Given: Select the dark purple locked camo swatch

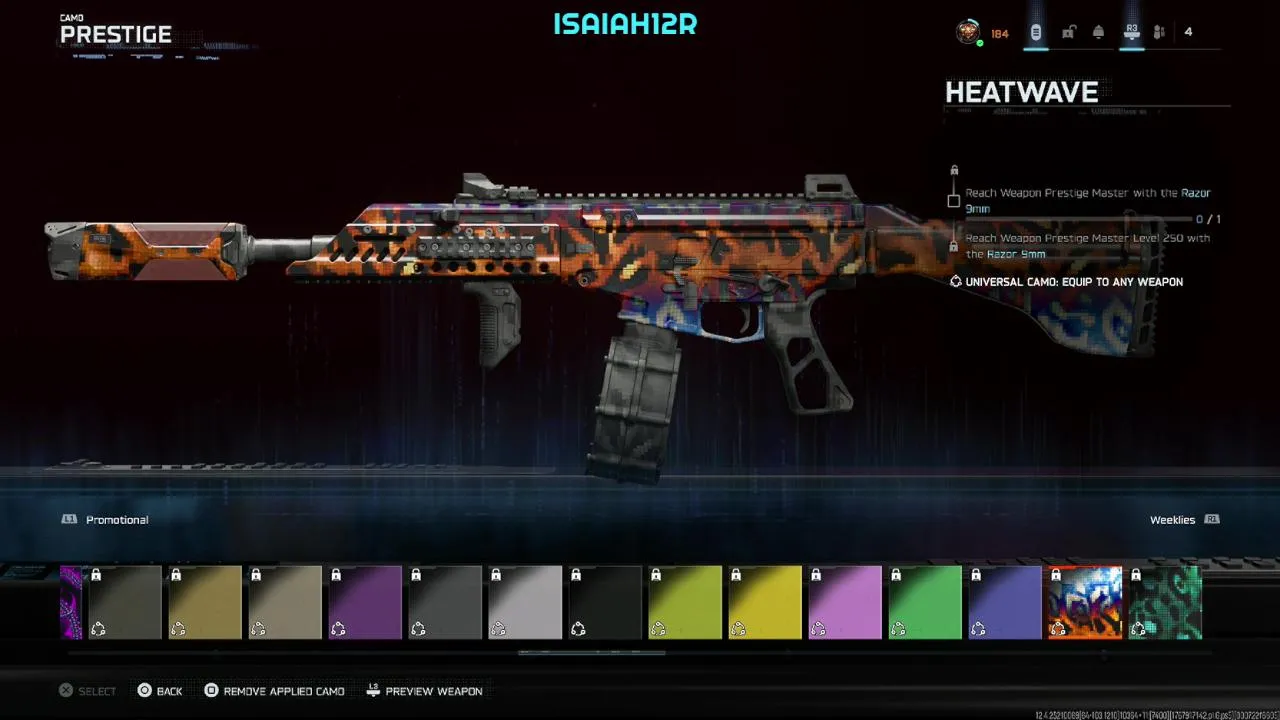Looking at the screenshot, I should pyautogui.click(x=365, y=602).
